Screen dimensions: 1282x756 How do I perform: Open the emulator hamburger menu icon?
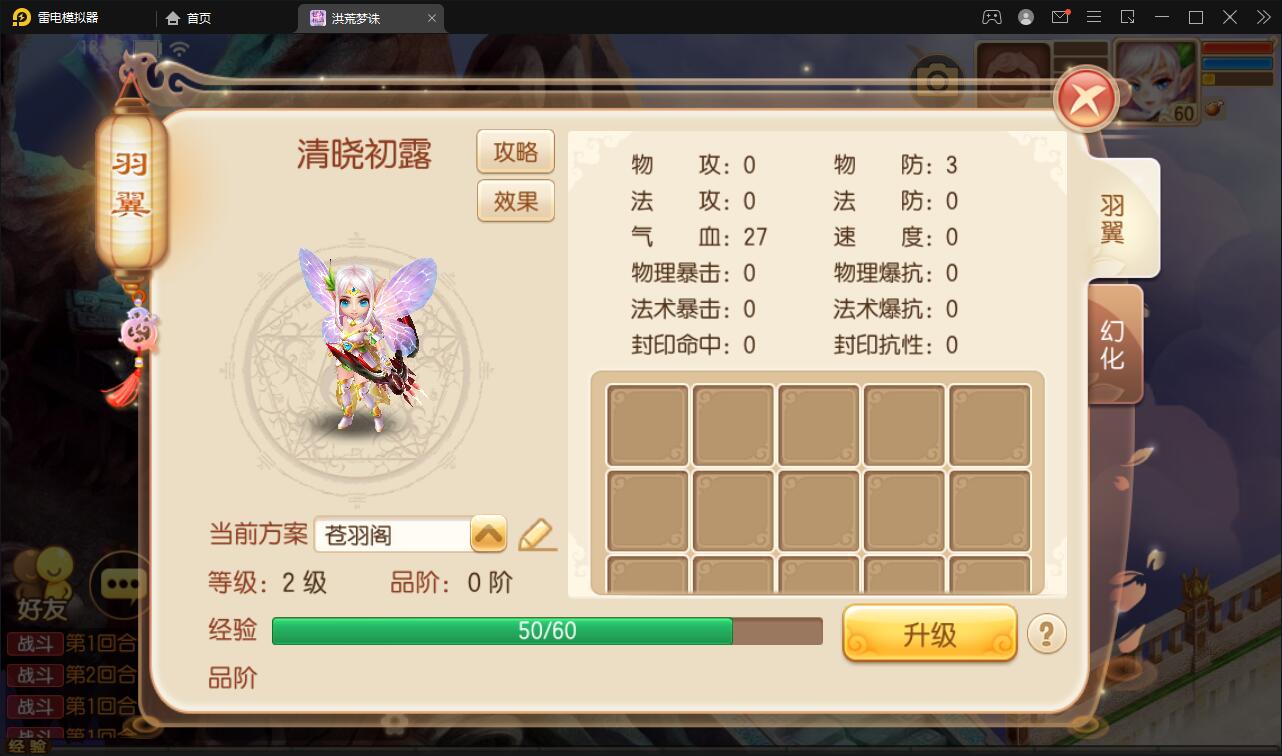pos(1094,17)
